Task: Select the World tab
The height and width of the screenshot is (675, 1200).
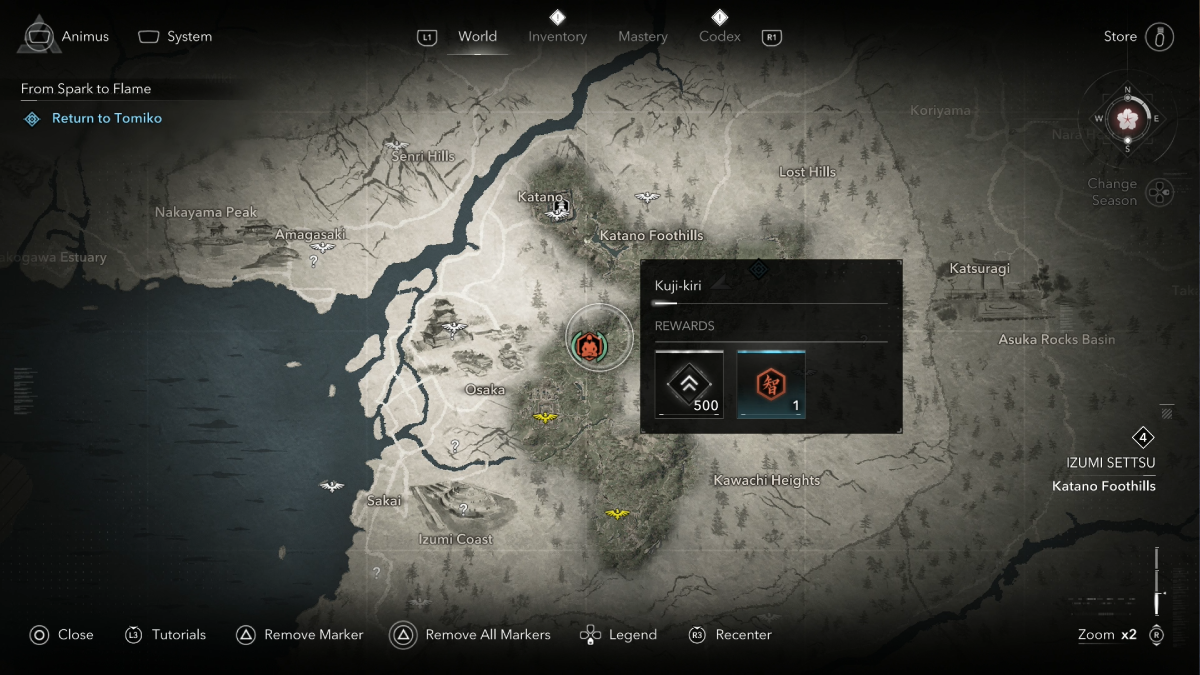Action: point(477,37)
